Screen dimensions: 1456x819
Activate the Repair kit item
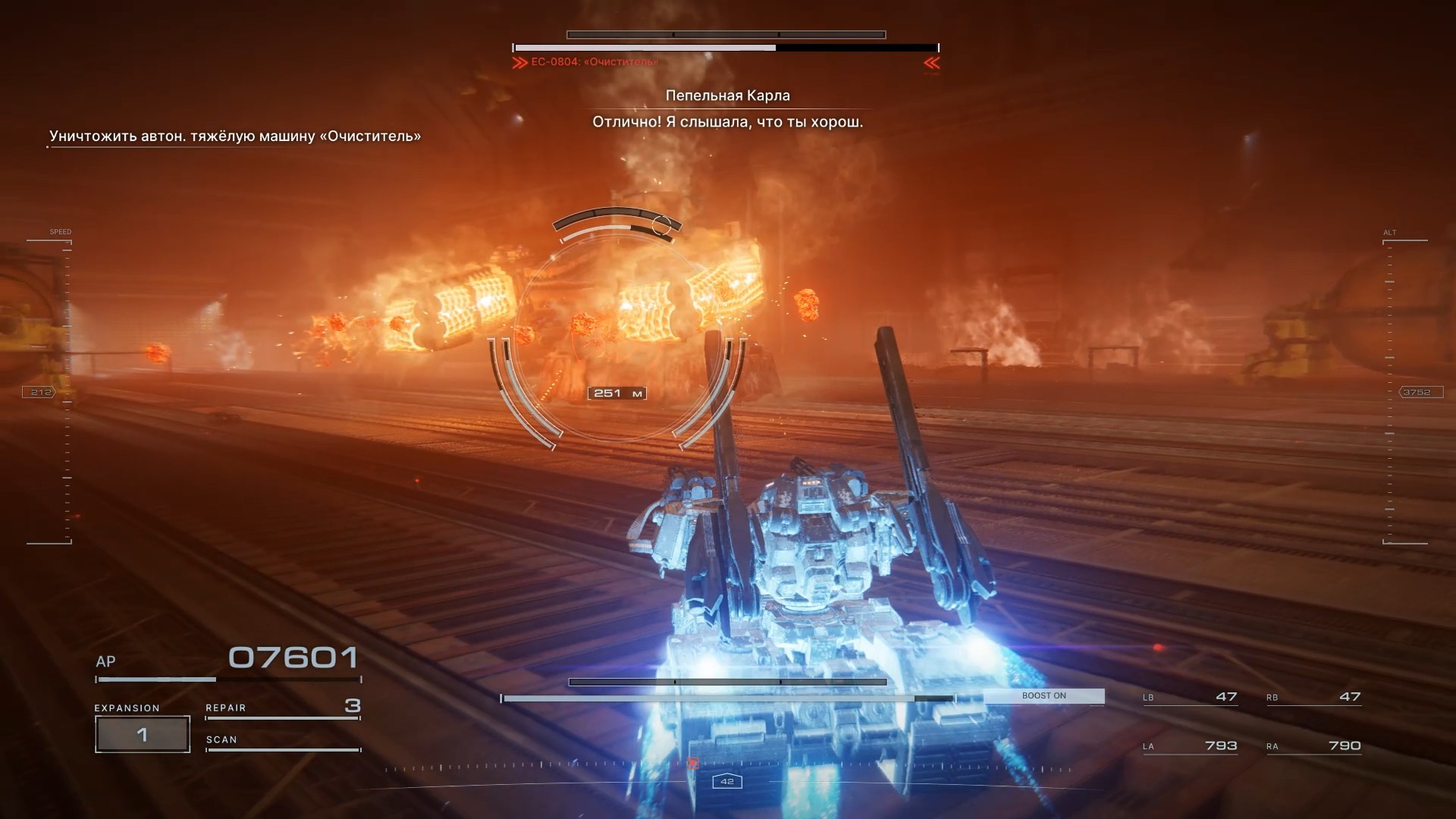[282, 708]
